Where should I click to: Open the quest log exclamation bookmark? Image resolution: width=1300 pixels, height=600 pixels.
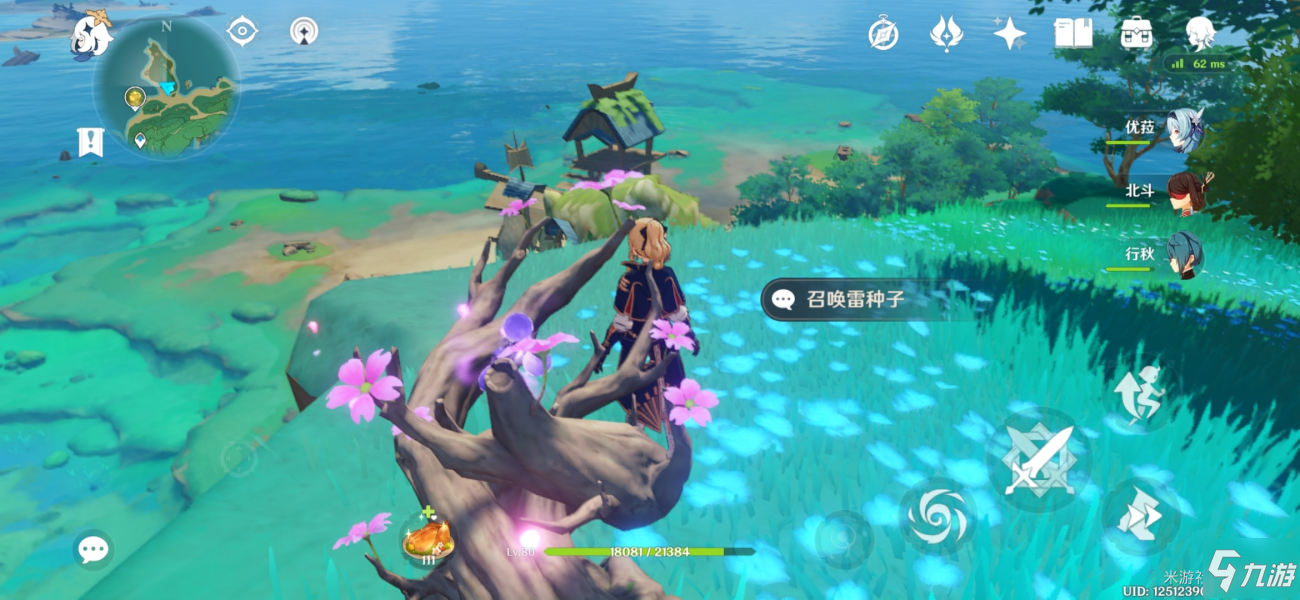pos(90,142)
